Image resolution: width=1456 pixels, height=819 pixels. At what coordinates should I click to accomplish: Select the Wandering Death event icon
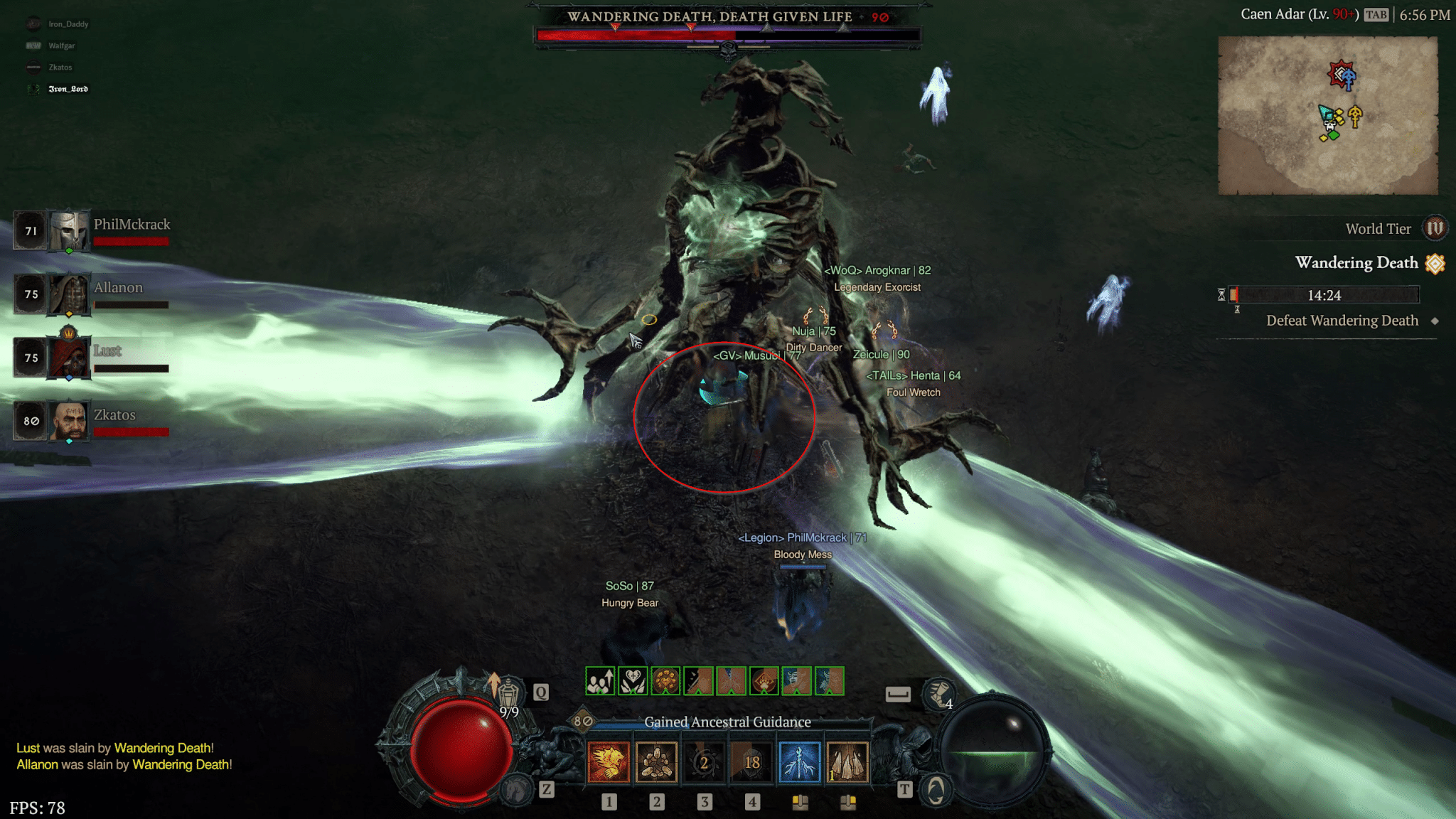tap(1434, 262)
